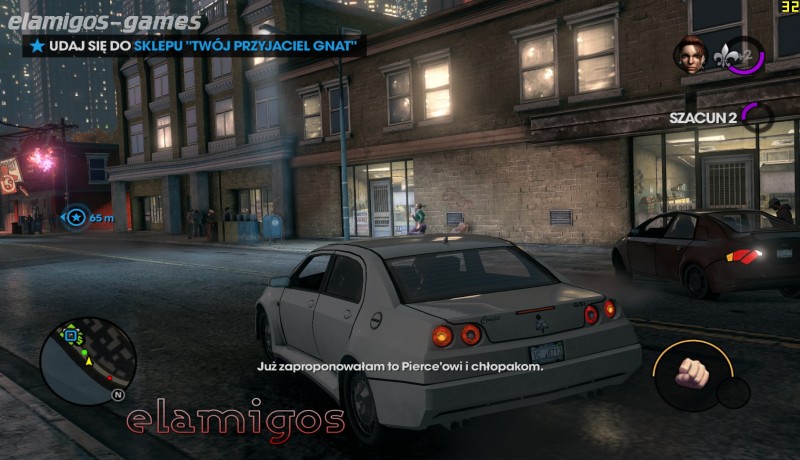Click the objective tracker text at top
The width and height of the screenshot is (800, 460).
(195, 45)
